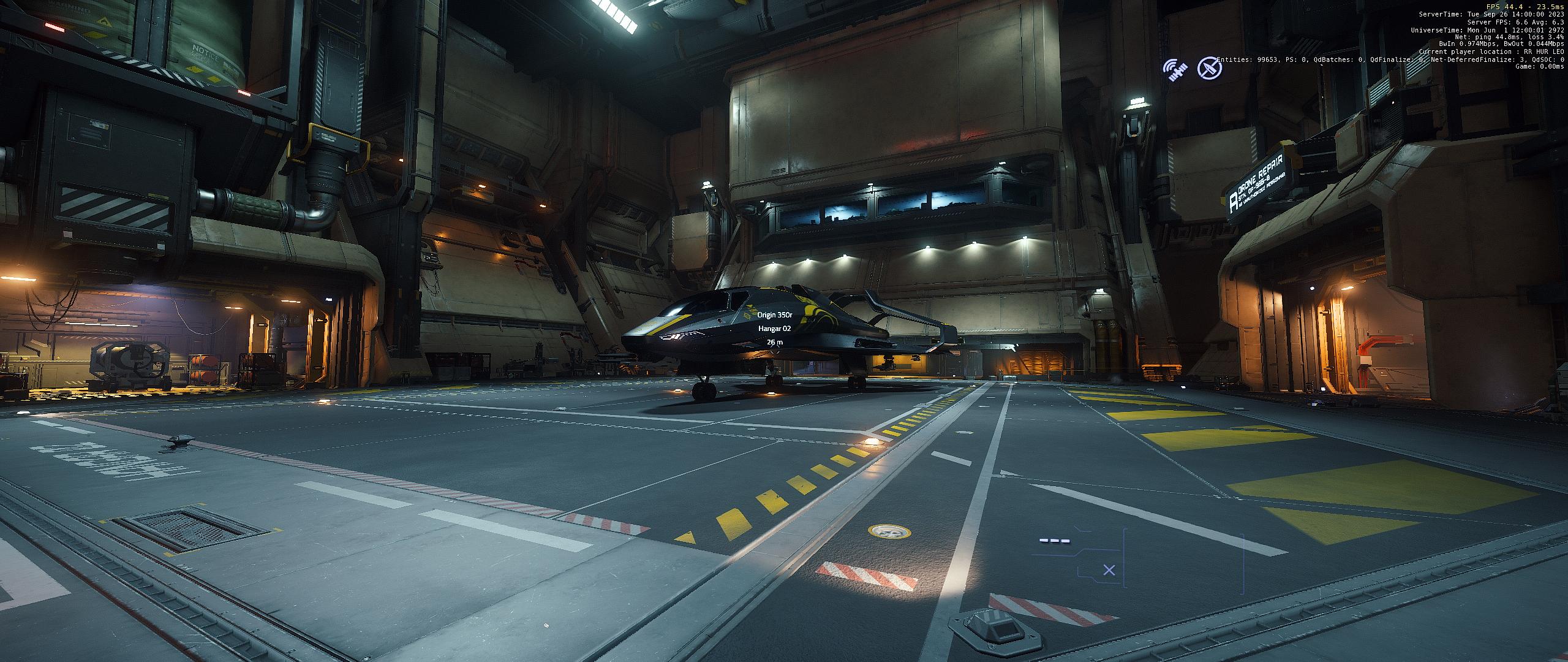Select the Origin 350r Hangar 02 marker
Screen dimensions: 1568x662
[774, 329]
